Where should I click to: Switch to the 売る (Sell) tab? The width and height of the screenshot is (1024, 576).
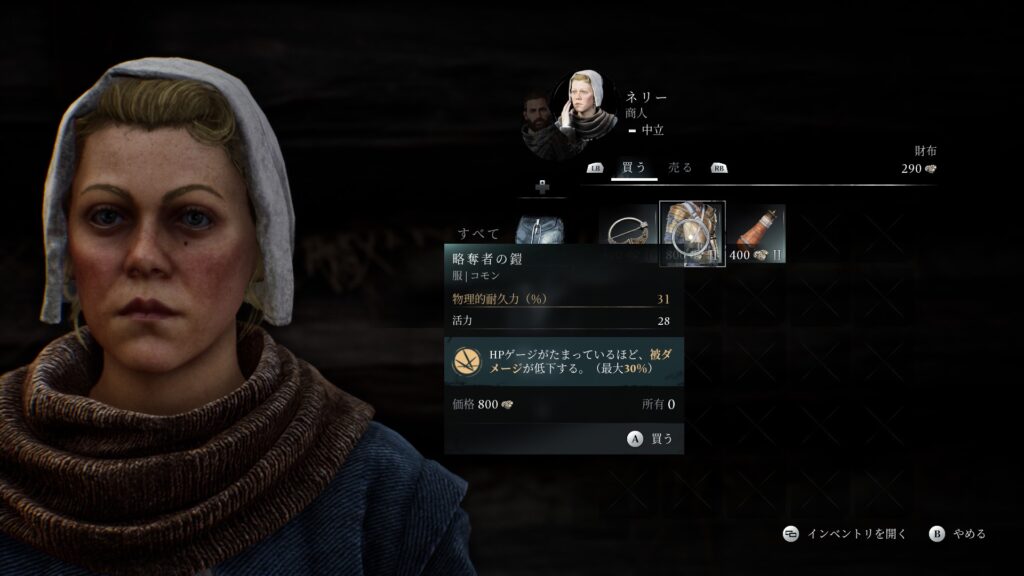[x=680, y=168]
